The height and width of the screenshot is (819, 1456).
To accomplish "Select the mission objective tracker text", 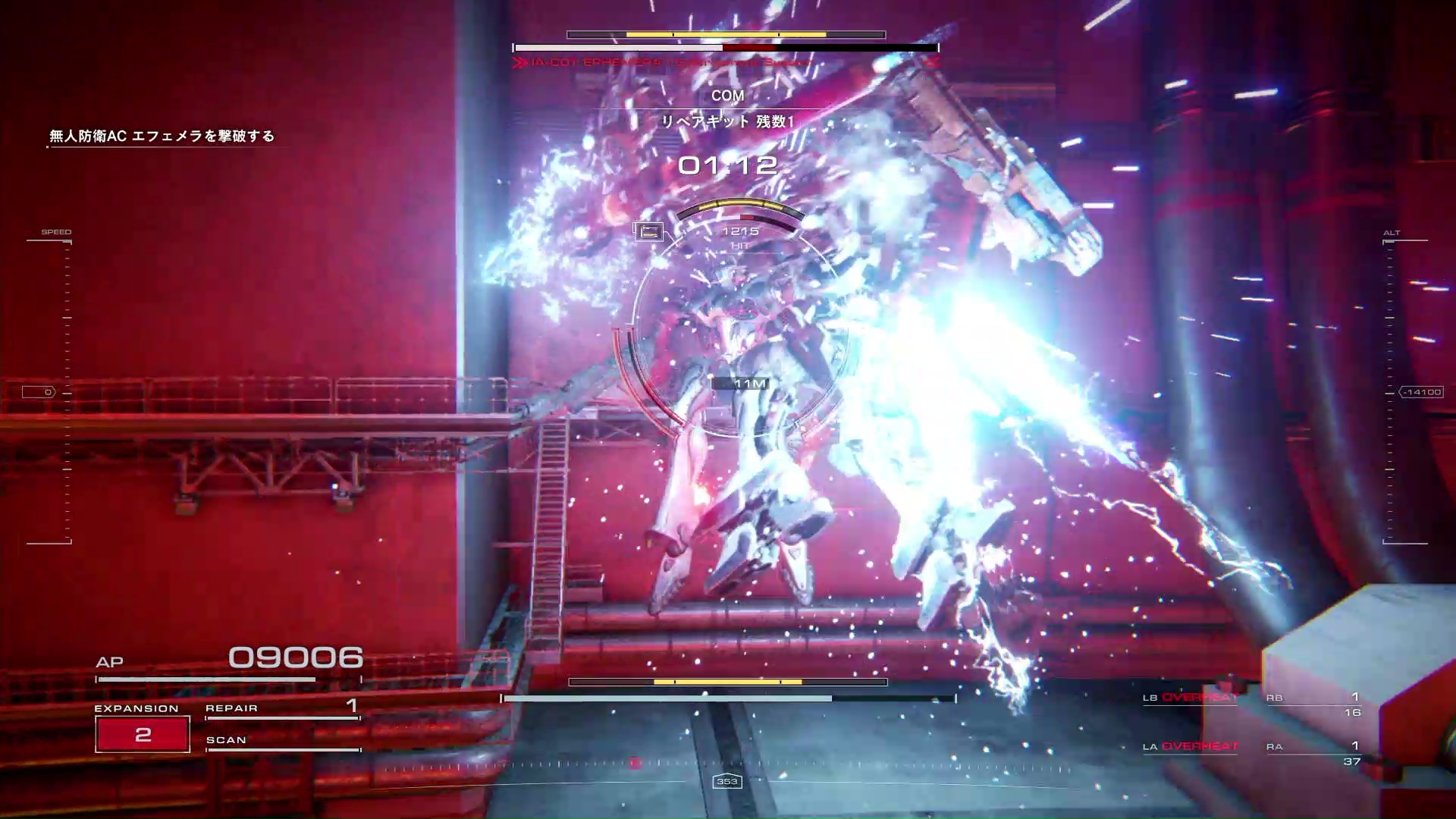I will (162, 136).
